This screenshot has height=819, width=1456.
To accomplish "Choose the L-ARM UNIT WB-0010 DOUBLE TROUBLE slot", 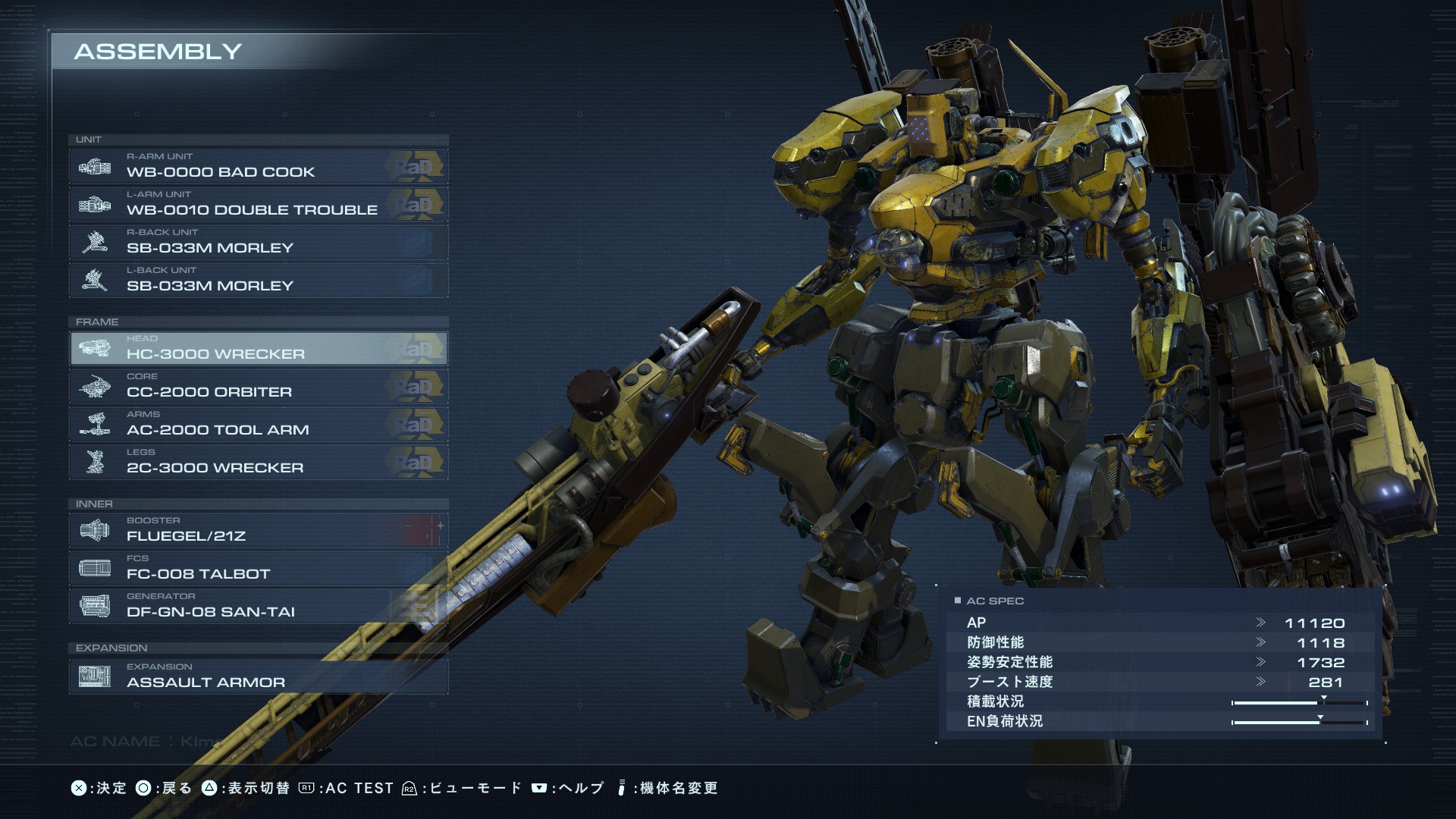I will click(x=258, y=204).
